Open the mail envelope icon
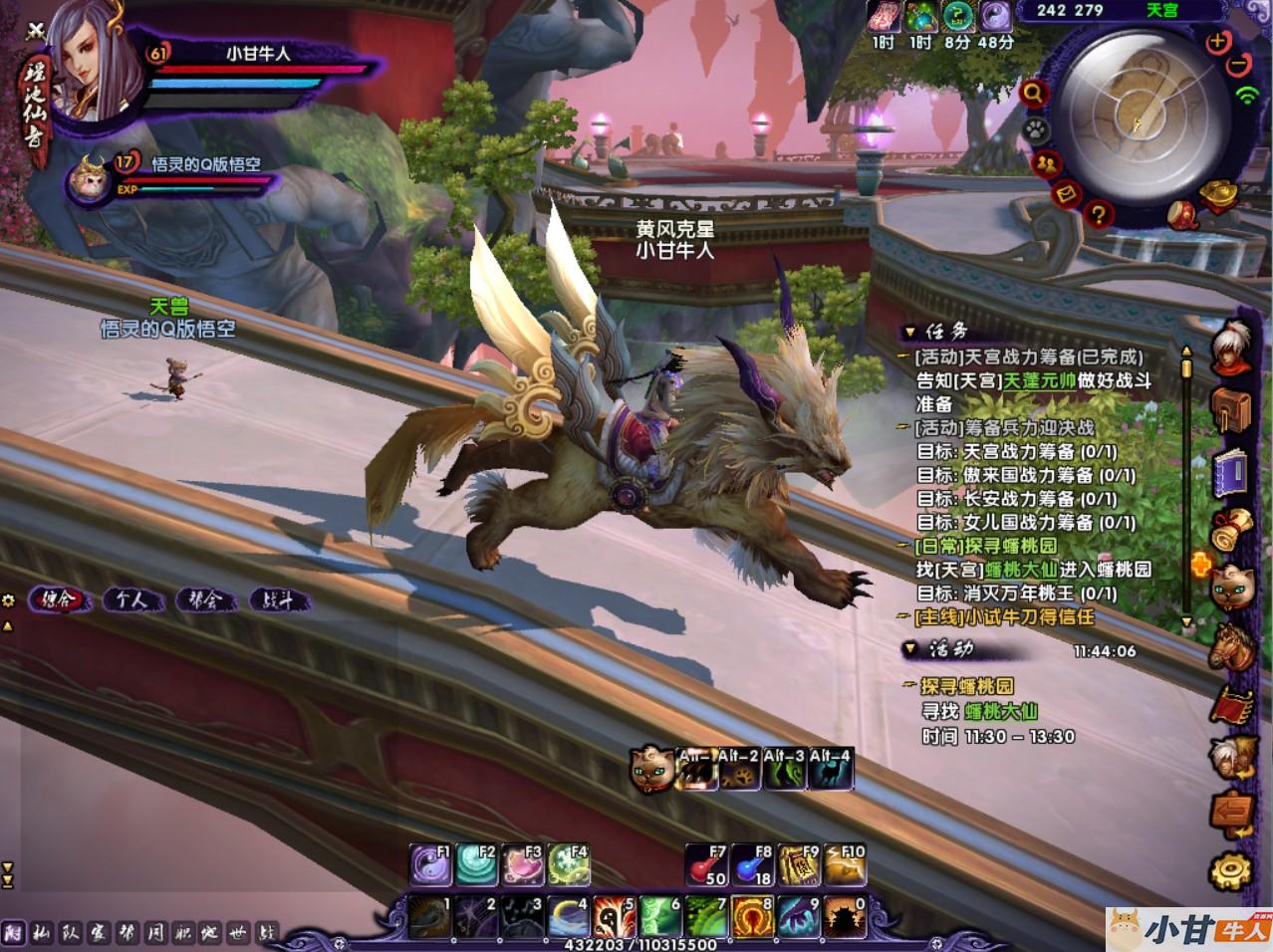Image resolution: width=1273 pixels, height=952 pixels. 1065,193
